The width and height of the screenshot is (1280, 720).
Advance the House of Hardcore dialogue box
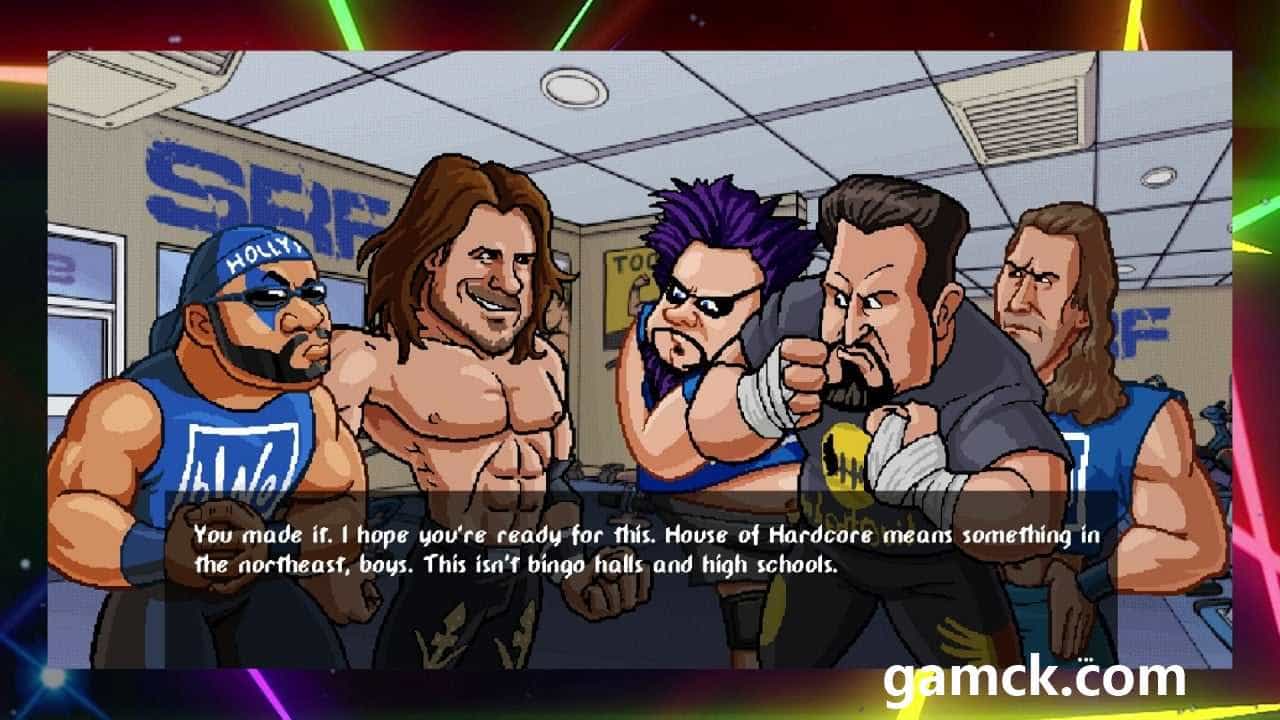[x=645, y=550]
